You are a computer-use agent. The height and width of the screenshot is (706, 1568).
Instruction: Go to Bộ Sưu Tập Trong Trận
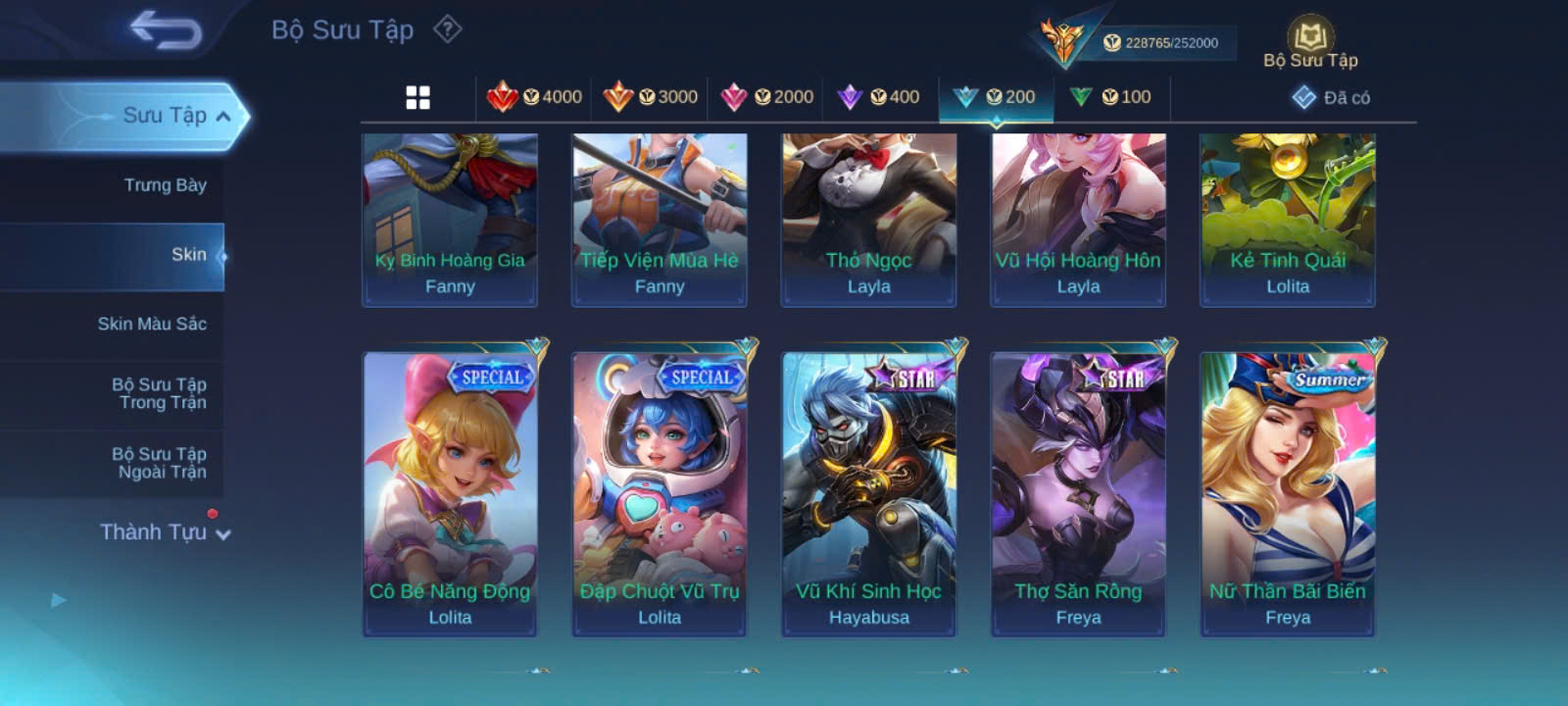coord(159,393)
